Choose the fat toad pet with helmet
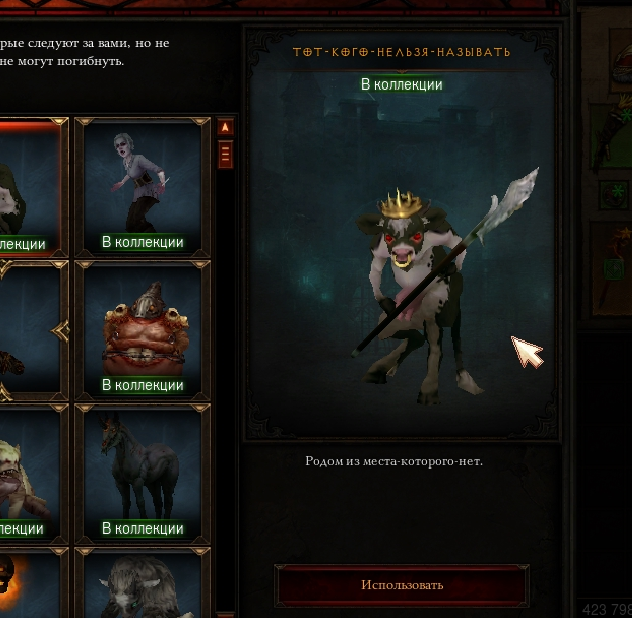 pos(142,330)
